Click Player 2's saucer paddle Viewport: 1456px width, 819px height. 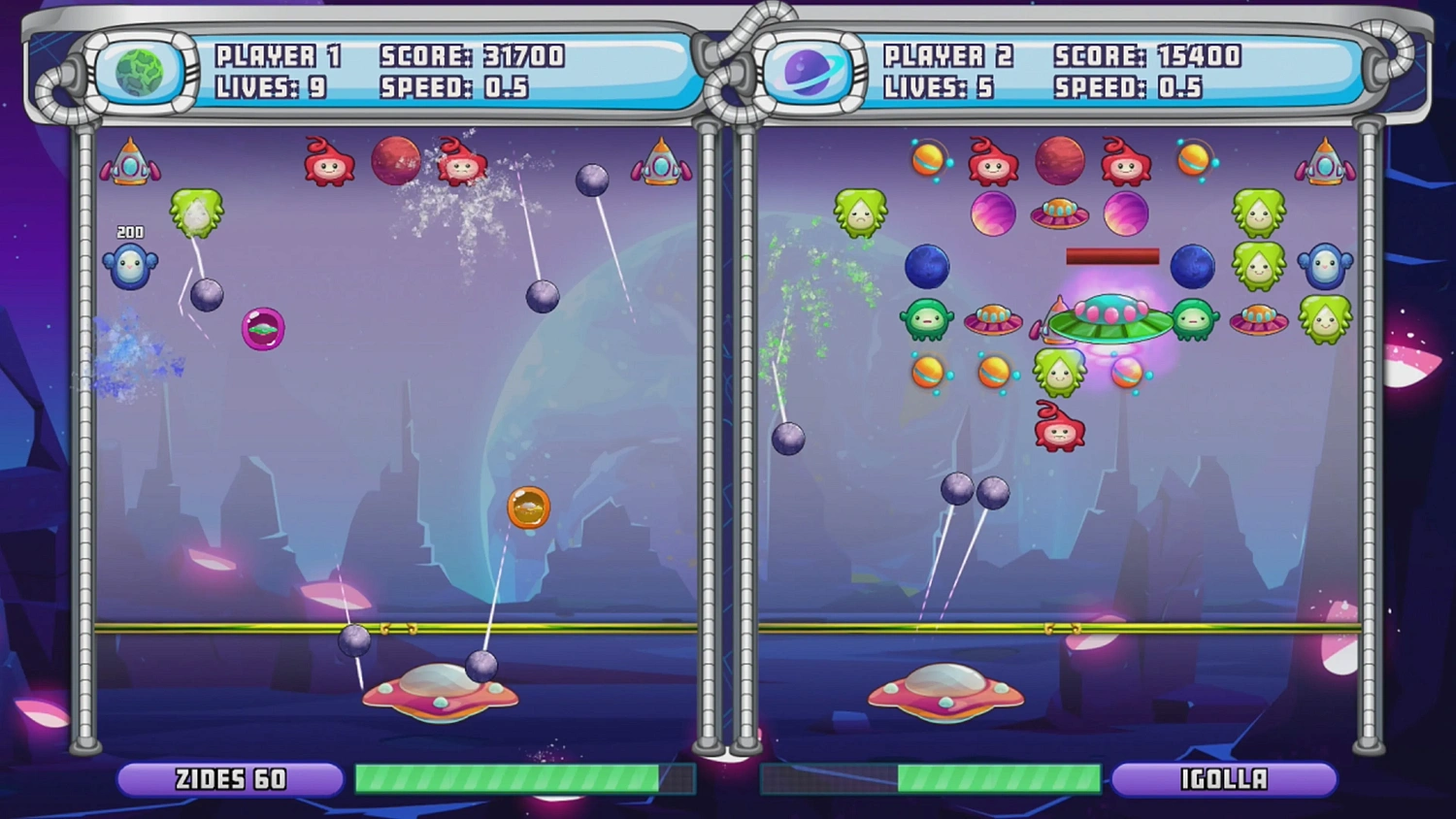point(944,689)
